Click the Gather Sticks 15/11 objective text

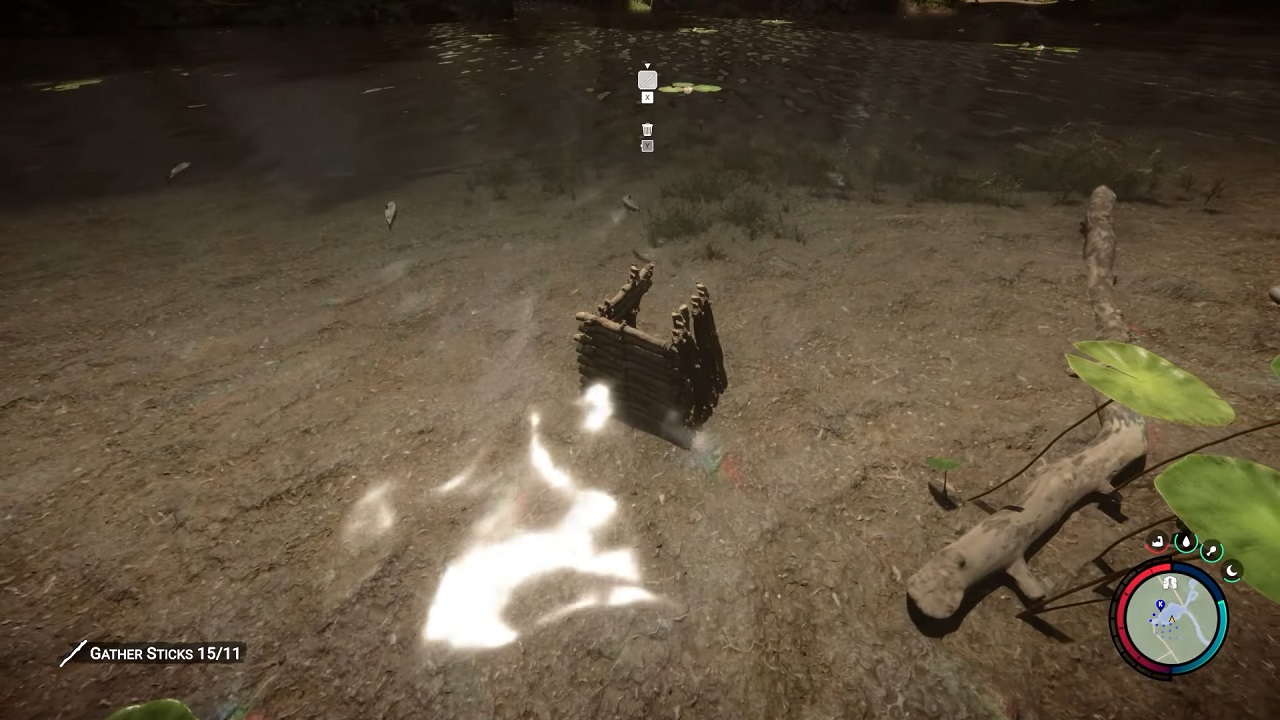tap(166, 653)
